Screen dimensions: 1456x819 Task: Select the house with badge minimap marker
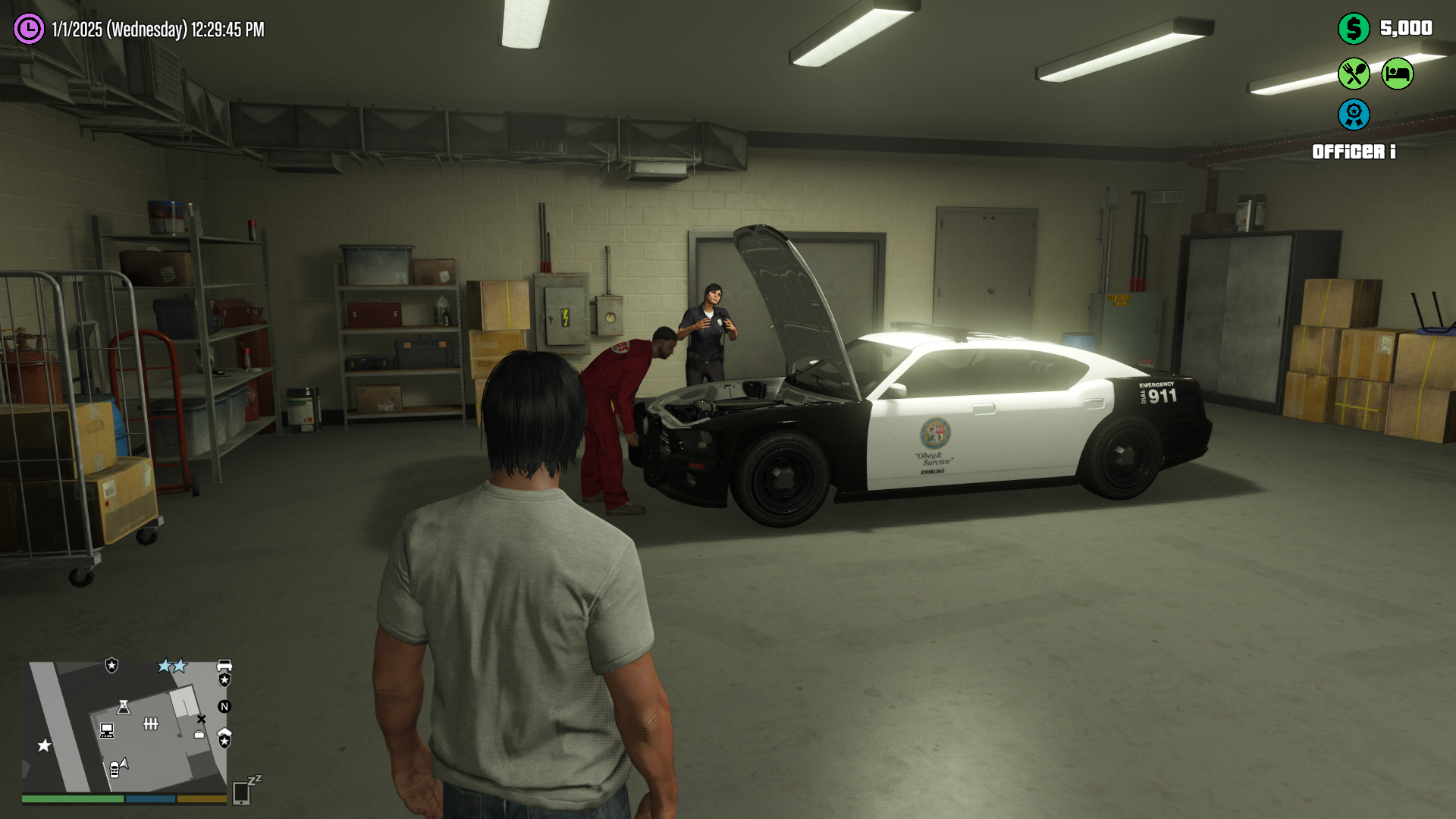coord(224,738)
